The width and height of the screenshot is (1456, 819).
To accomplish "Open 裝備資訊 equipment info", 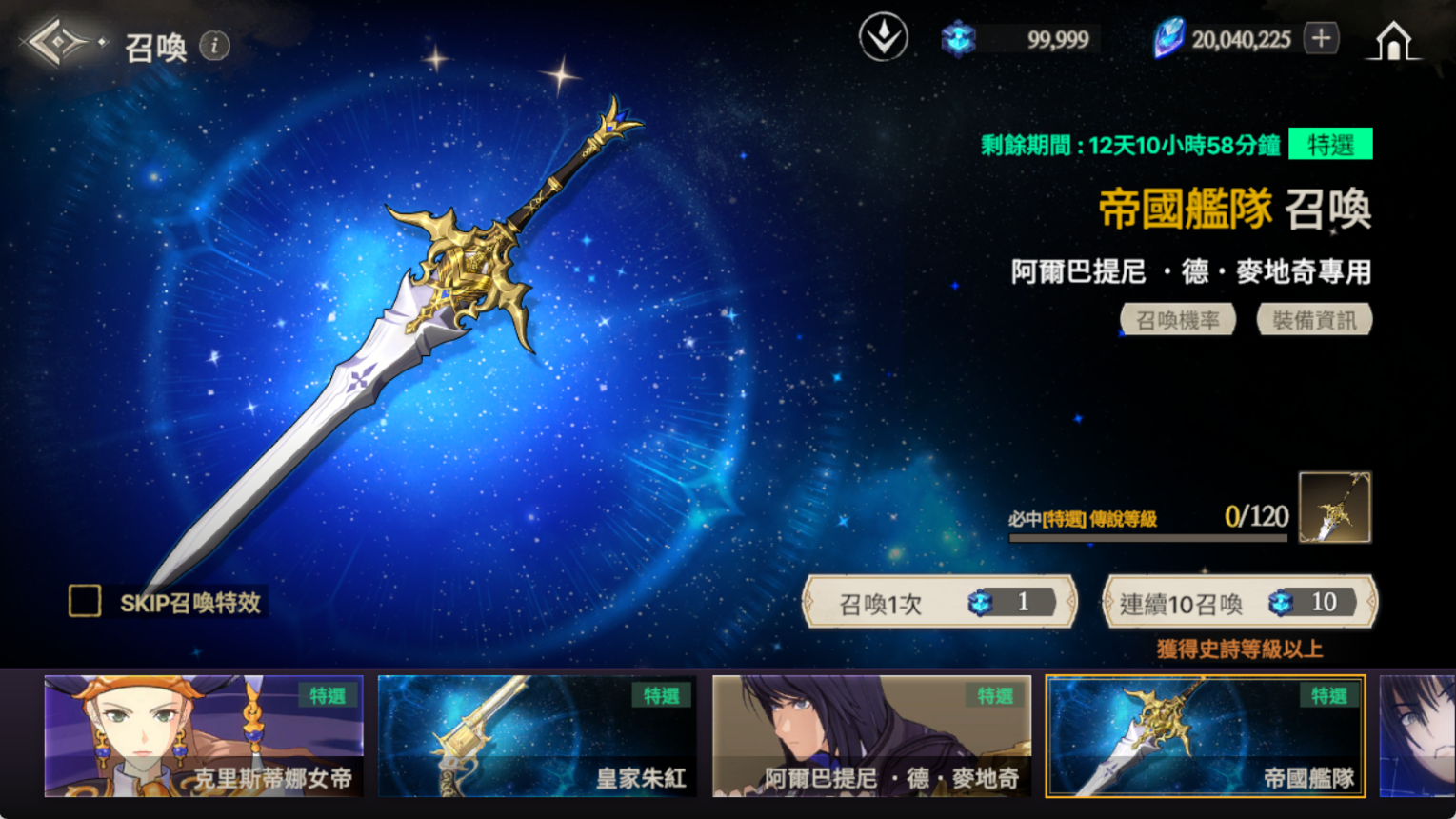I will point(1314,320).
